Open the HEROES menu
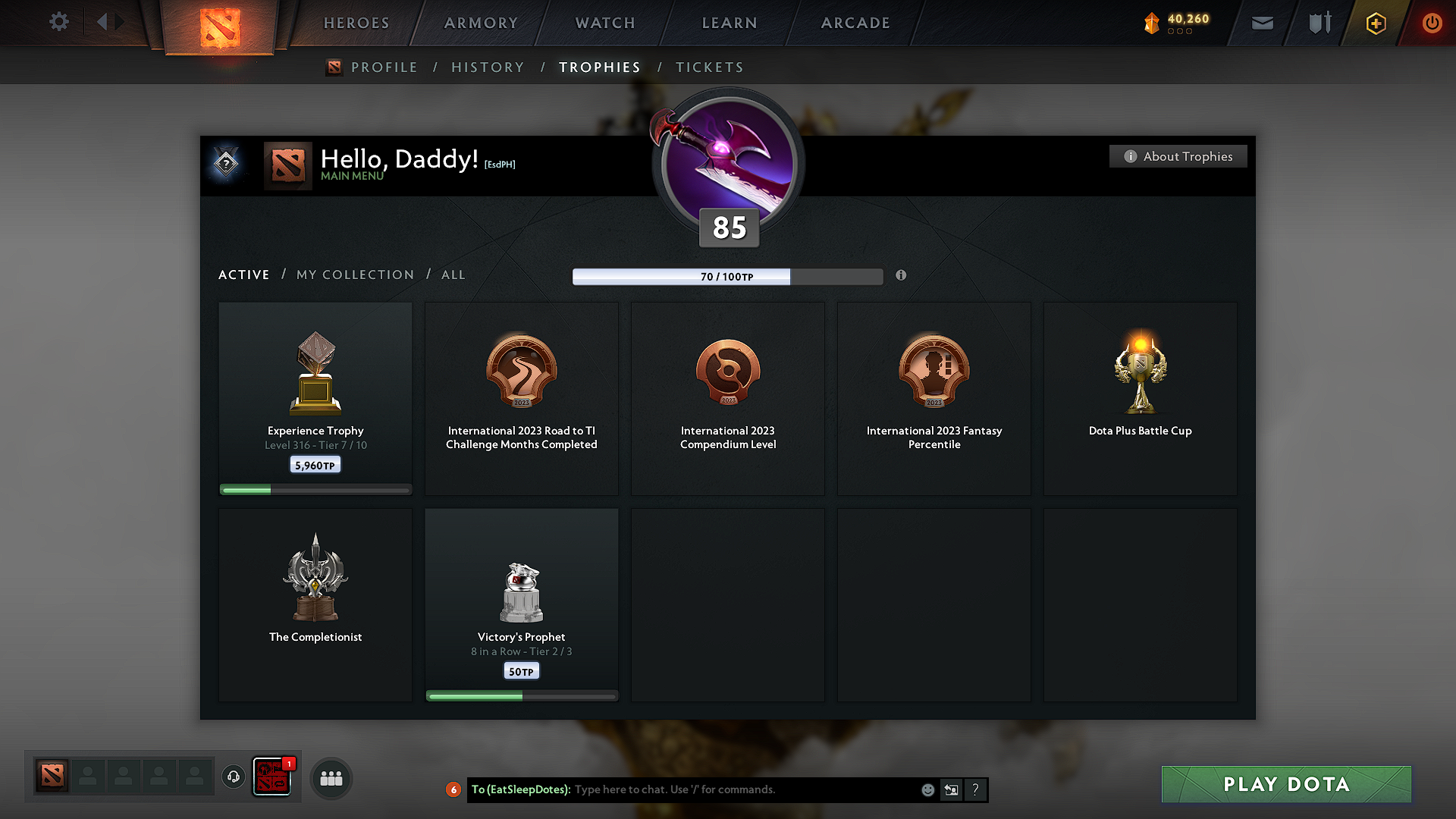The width and height of the screenshot is (1456, 819). click(x=356, y=23)
